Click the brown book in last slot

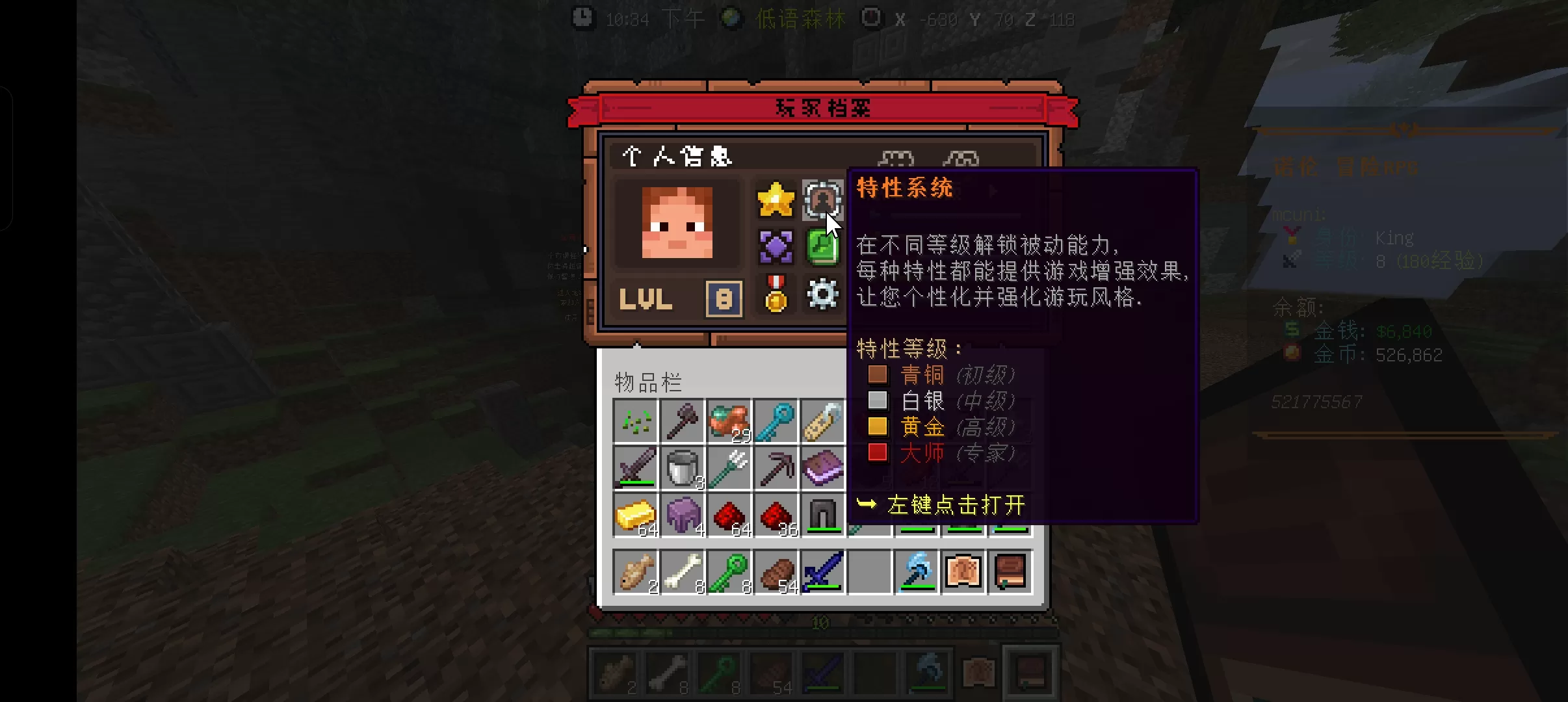click(1010, 572)
